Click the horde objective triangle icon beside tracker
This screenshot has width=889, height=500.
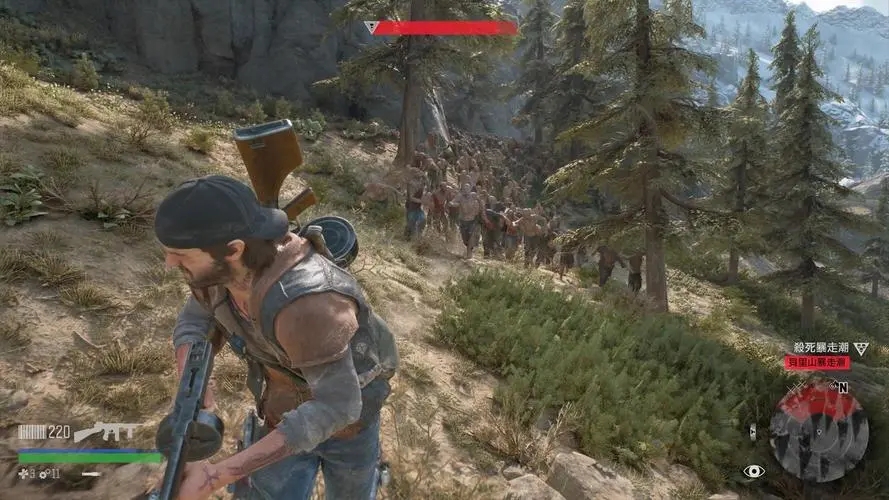[861, 347]
